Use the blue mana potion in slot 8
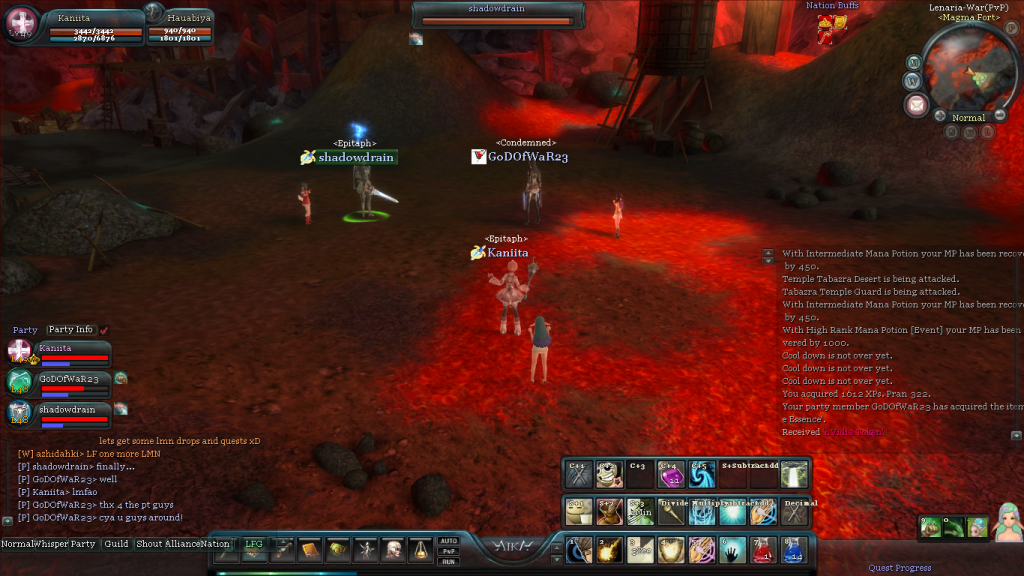This screenshot has height=576, width=1024. click(793, 550)
